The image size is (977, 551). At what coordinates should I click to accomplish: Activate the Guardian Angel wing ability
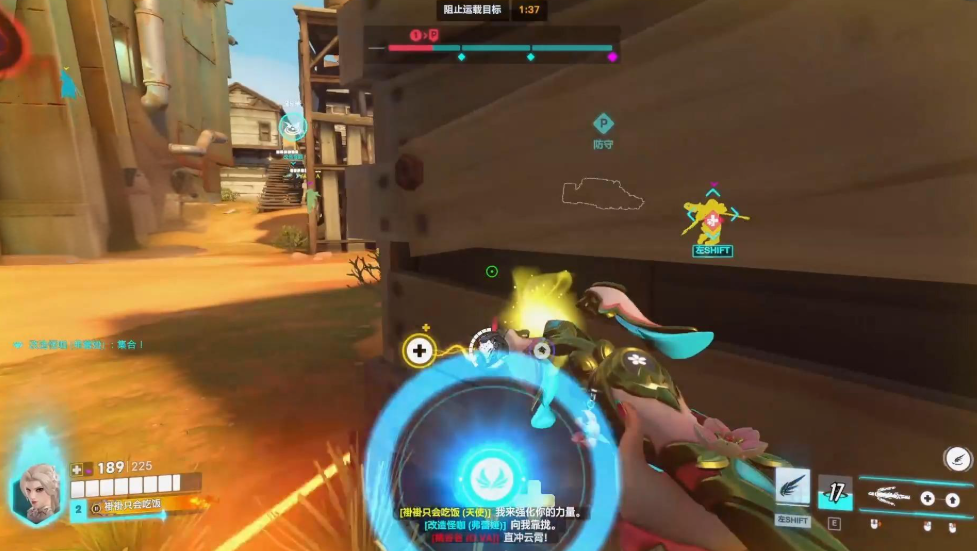[x=792, y=487]
